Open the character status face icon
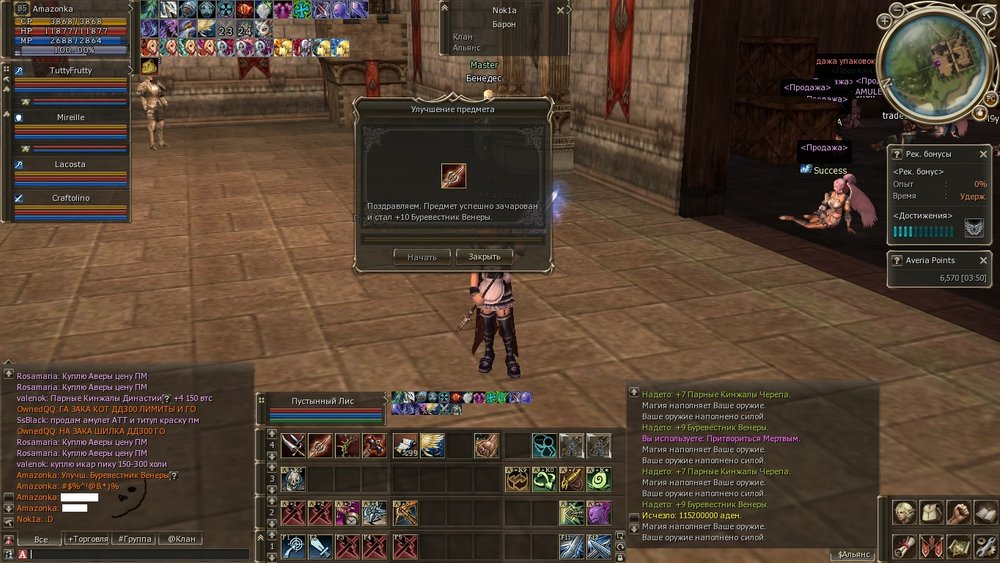This screenshot has height=563, width=1000. tap(905, 512)
